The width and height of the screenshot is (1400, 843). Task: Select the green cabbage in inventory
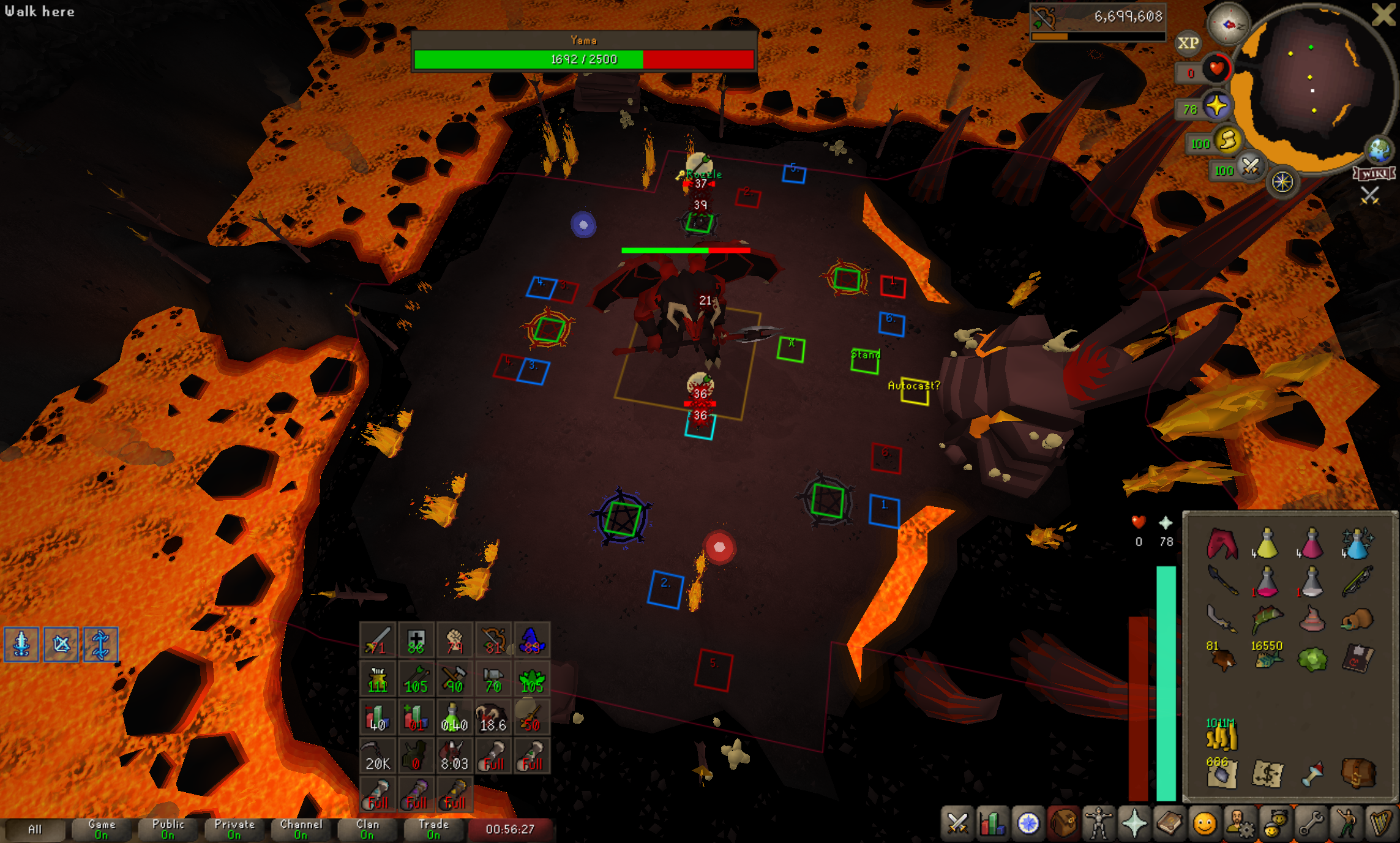point(1312,659)
